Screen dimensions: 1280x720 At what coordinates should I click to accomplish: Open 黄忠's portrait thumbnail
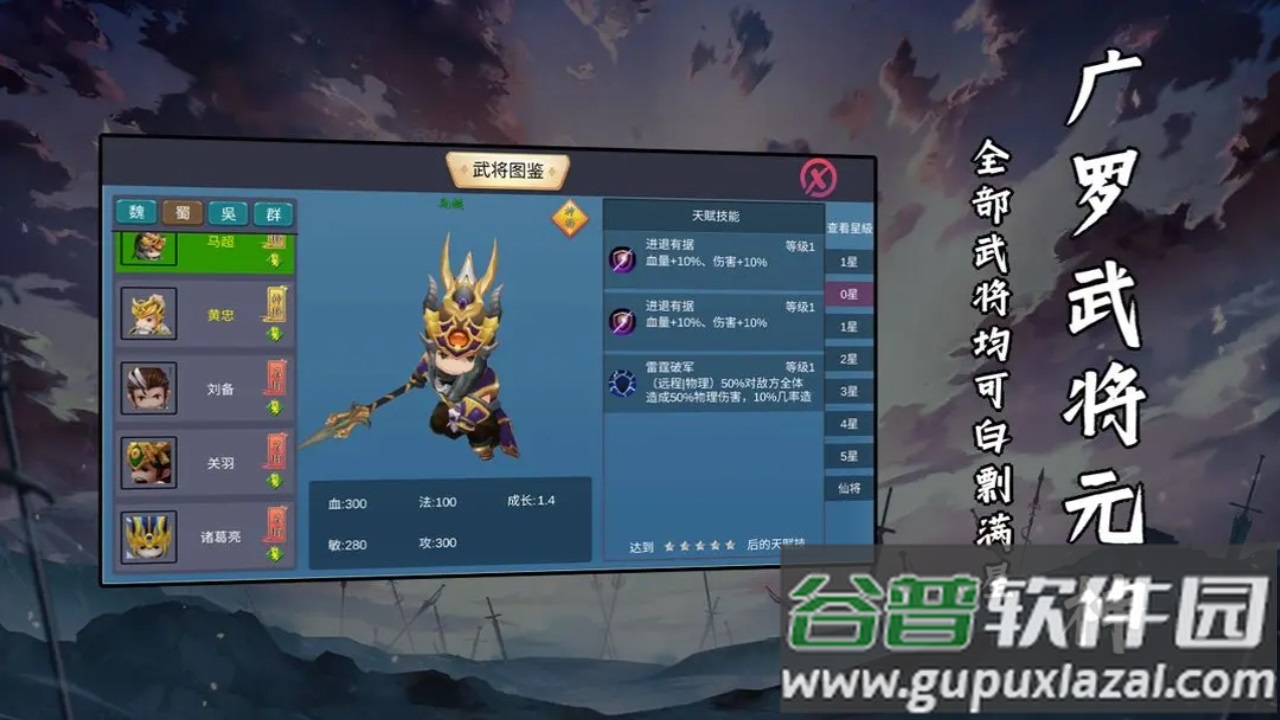(x=147, y=315)
